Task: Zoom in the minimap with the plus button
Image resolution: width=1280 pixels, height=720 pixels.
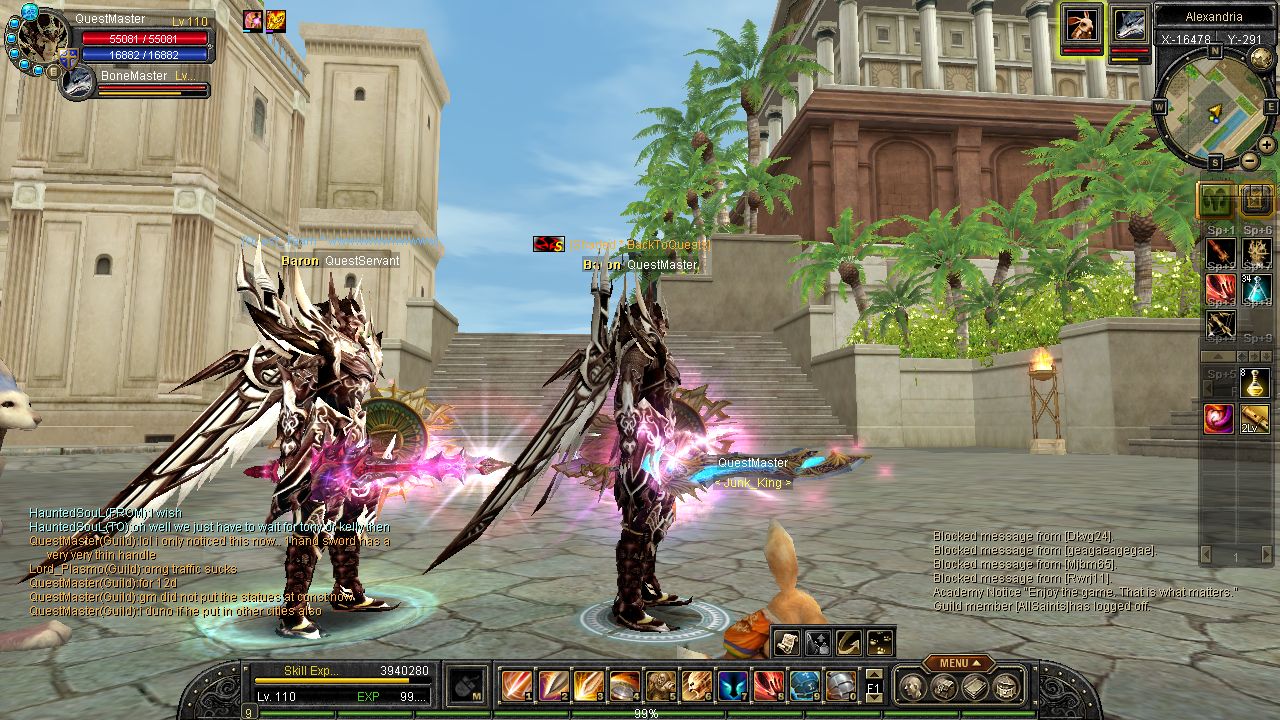Action: coord(1266,144)
